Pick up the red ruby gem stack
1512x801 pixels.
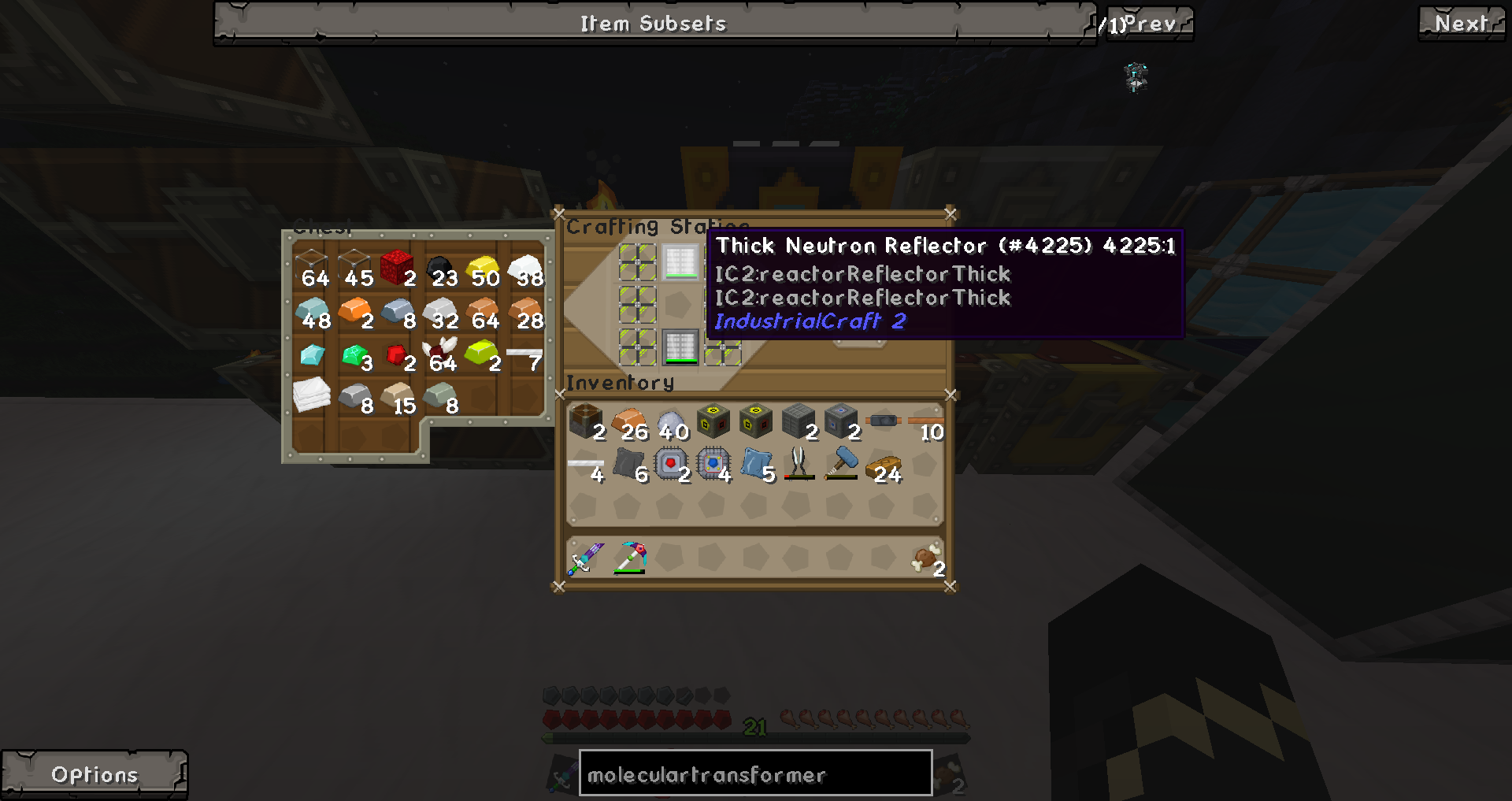point(397,355)
